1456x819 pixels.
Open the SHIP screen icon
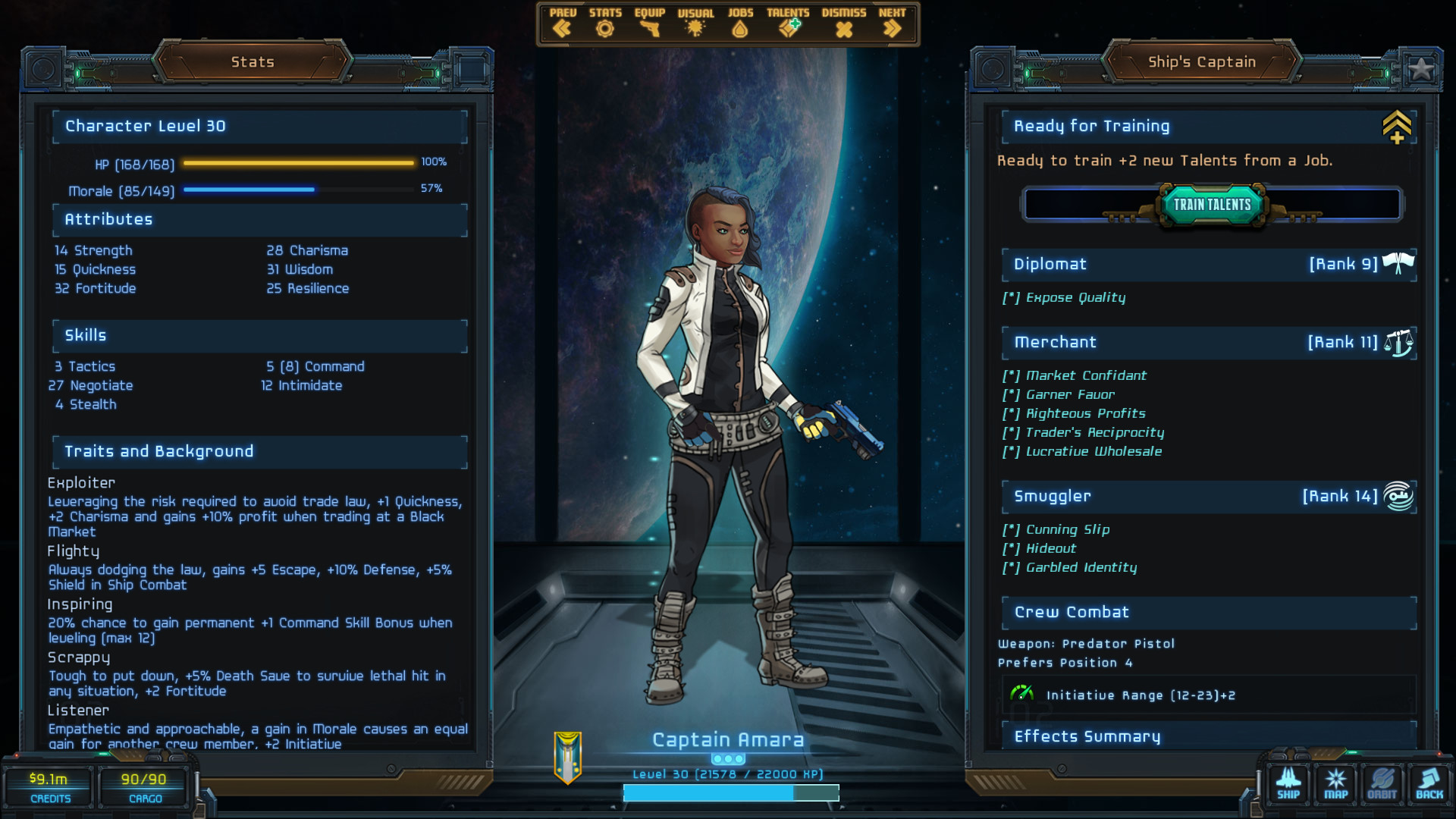[1288, 784]
